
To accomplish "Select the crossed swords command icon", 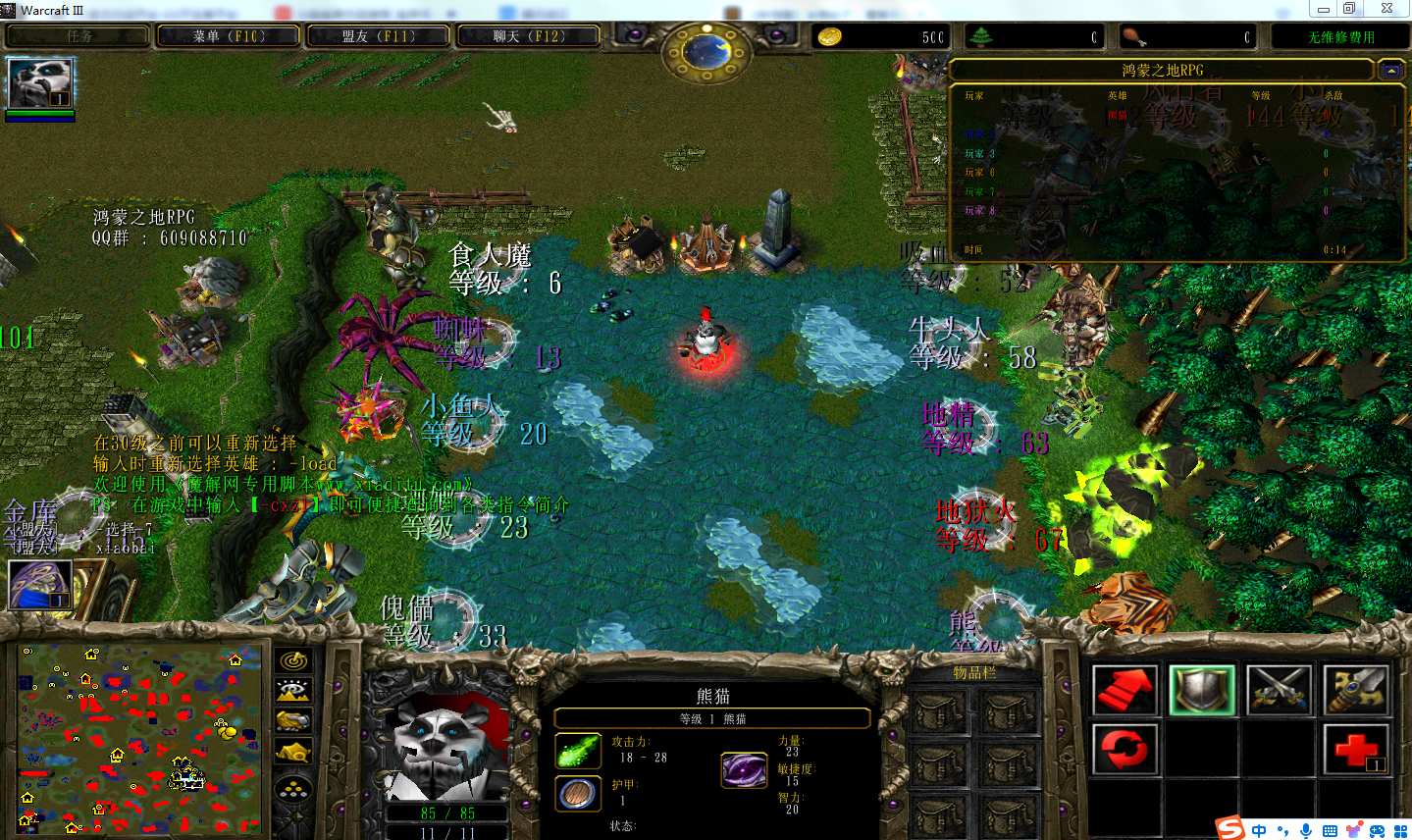I will click(1279, 689).
